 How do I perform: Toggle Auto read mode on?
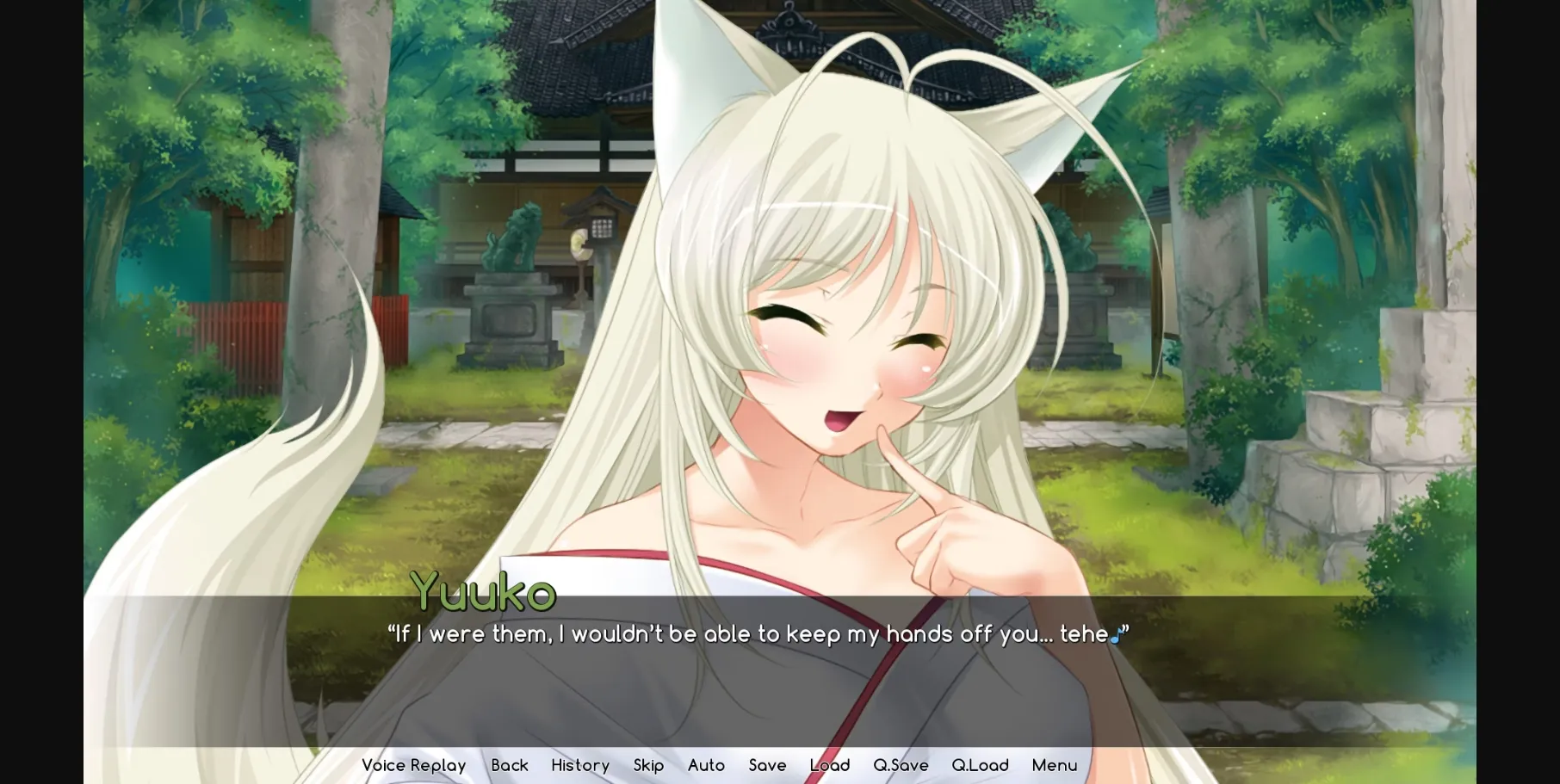tap(706, 765)
